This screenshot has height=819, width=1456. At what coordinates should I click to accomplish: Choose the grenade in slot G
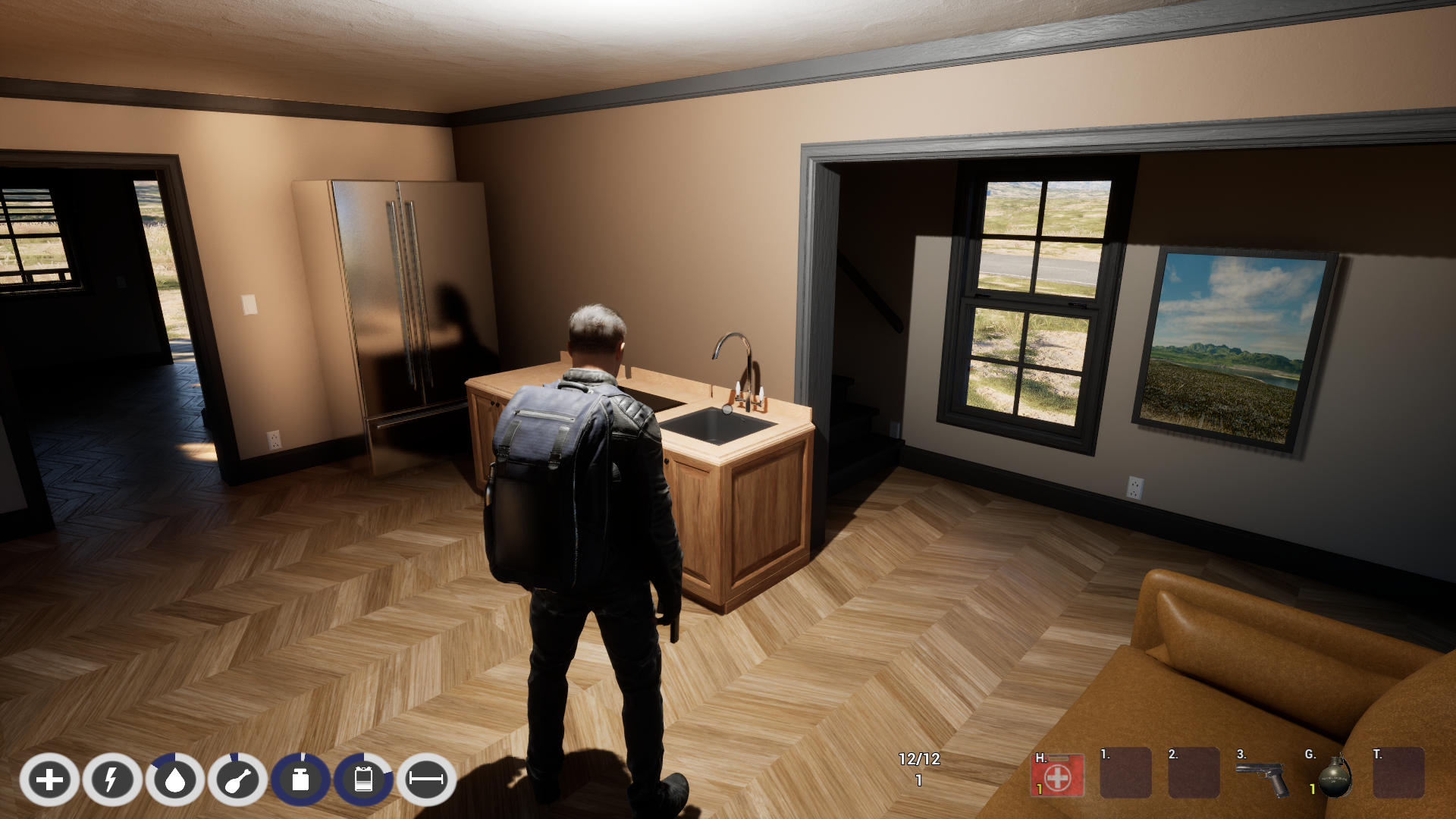[x=1334, y=777]
